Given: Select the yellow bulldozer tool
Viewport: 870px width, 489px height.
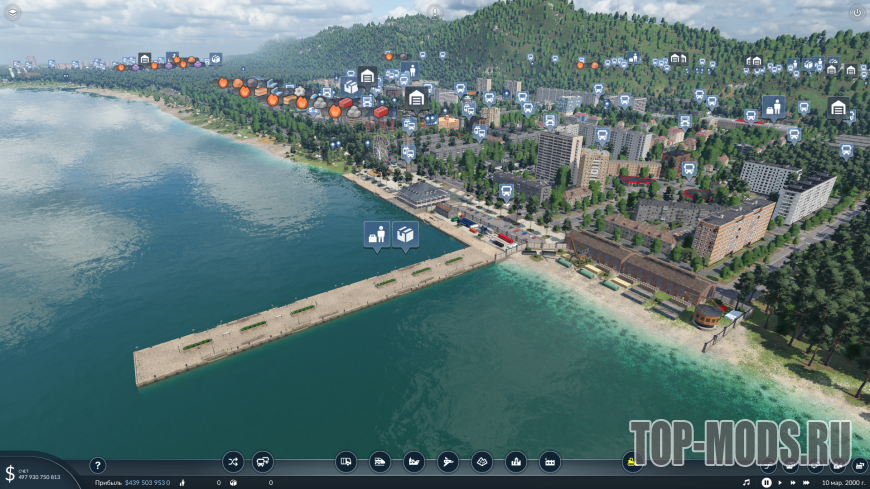Looking at the screenshot, I should 632,461.
